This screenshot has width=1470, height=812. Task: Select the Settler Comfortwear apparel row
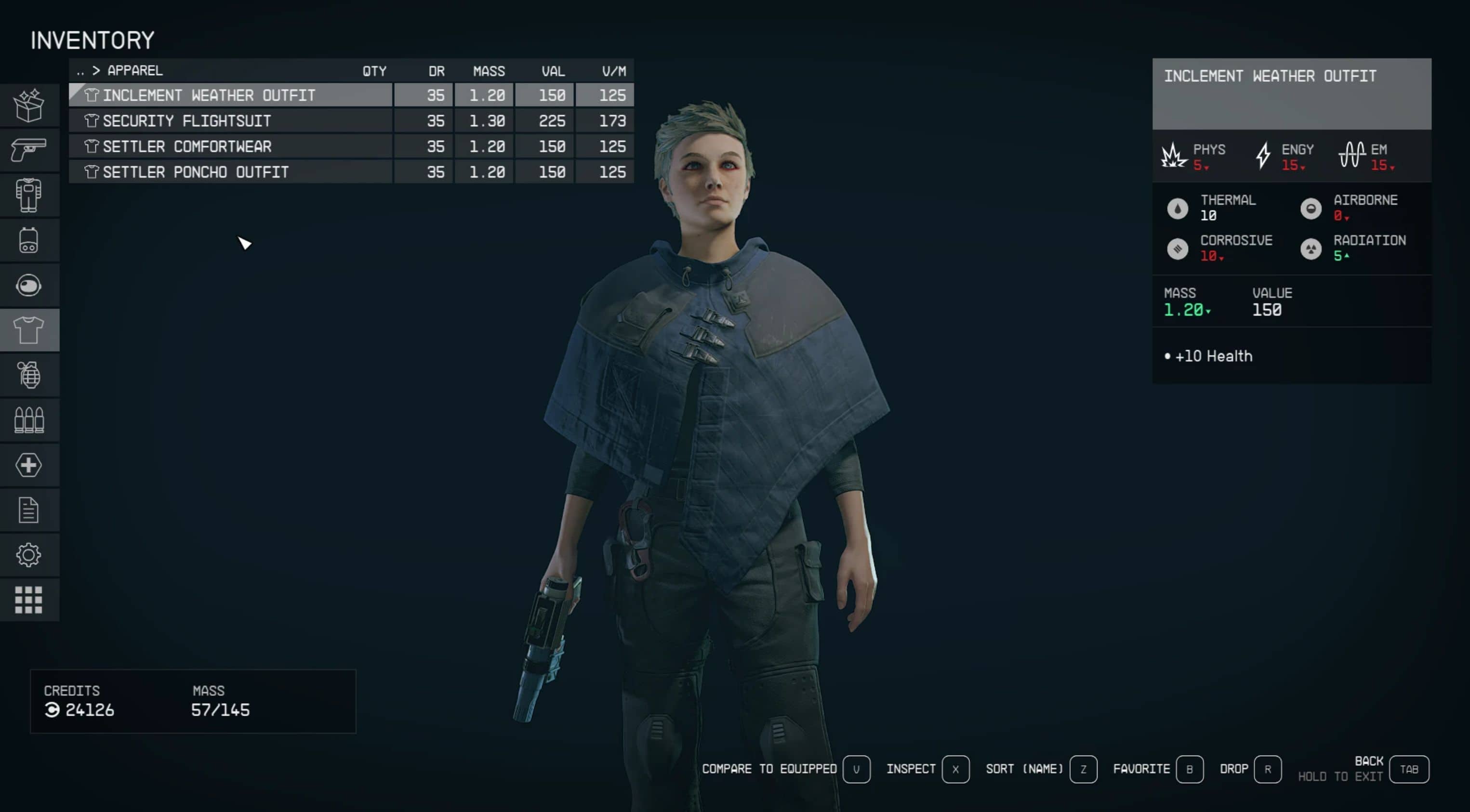[x=230, y=146]
